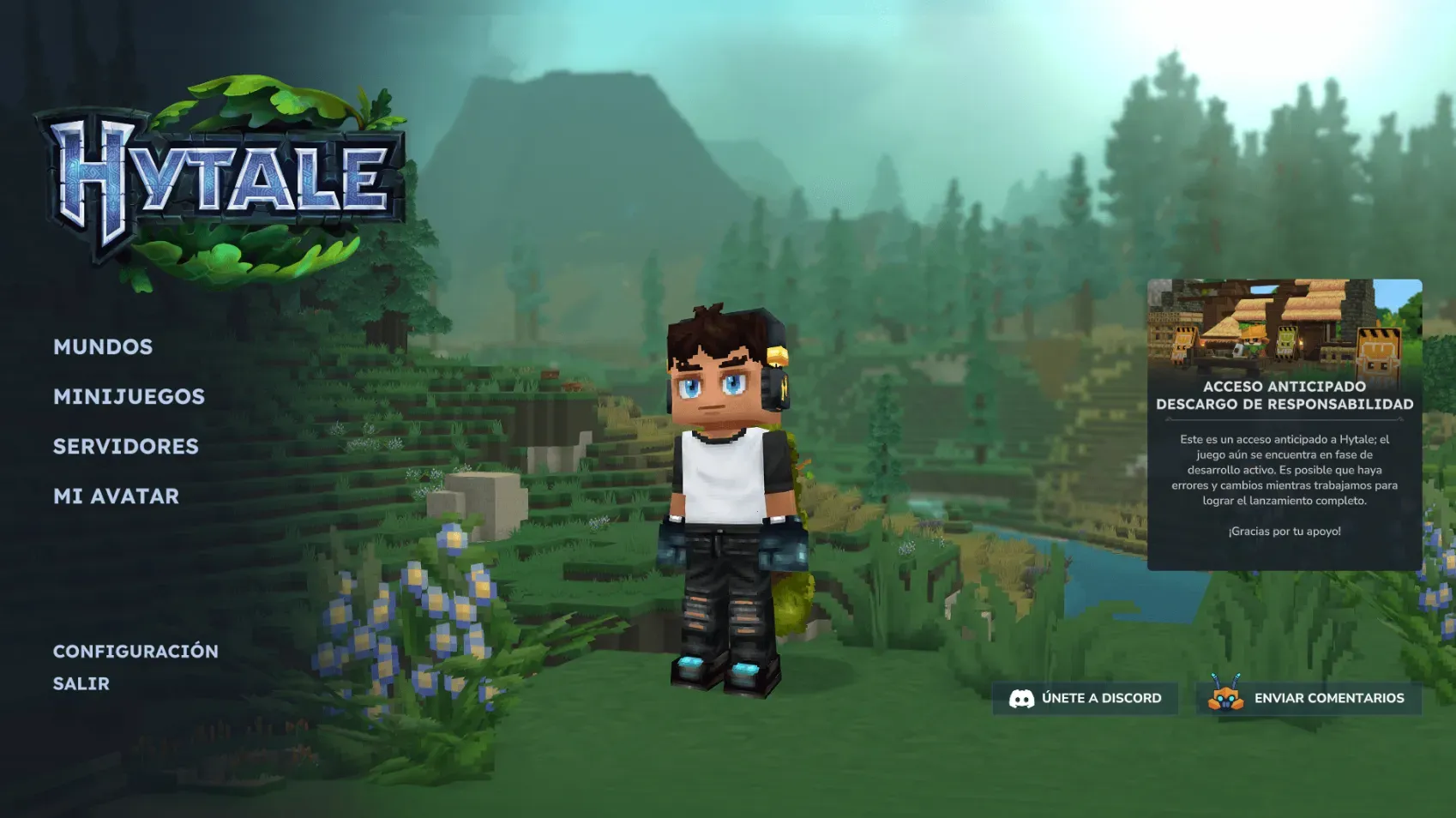Viewport: 1456px width, 818px height.
Task: Click the robot feedback icon
Action: pyautogui.click(x=1226, y=698)
